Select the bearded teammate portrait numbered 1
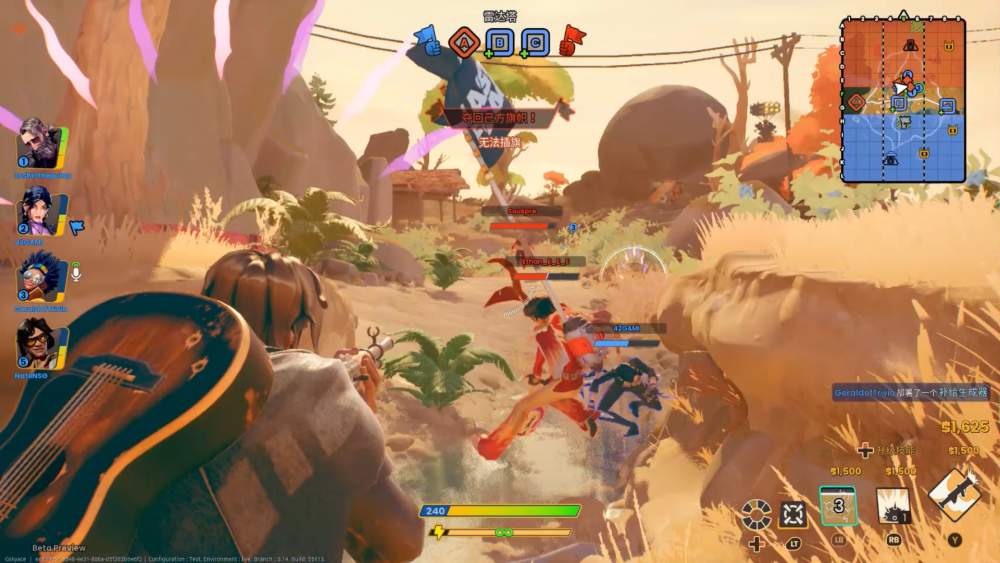The width and height of the screenshot is (1000, 563). tap(40, 148)
